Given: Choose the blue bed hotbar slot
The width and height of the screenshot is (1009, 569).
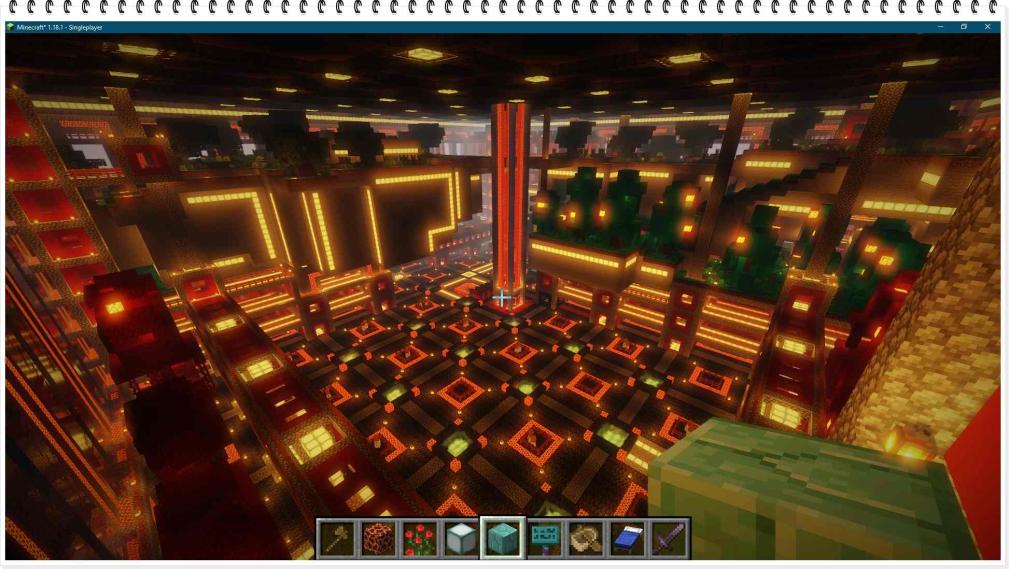Looking at the screenshot, I should 627,538.
